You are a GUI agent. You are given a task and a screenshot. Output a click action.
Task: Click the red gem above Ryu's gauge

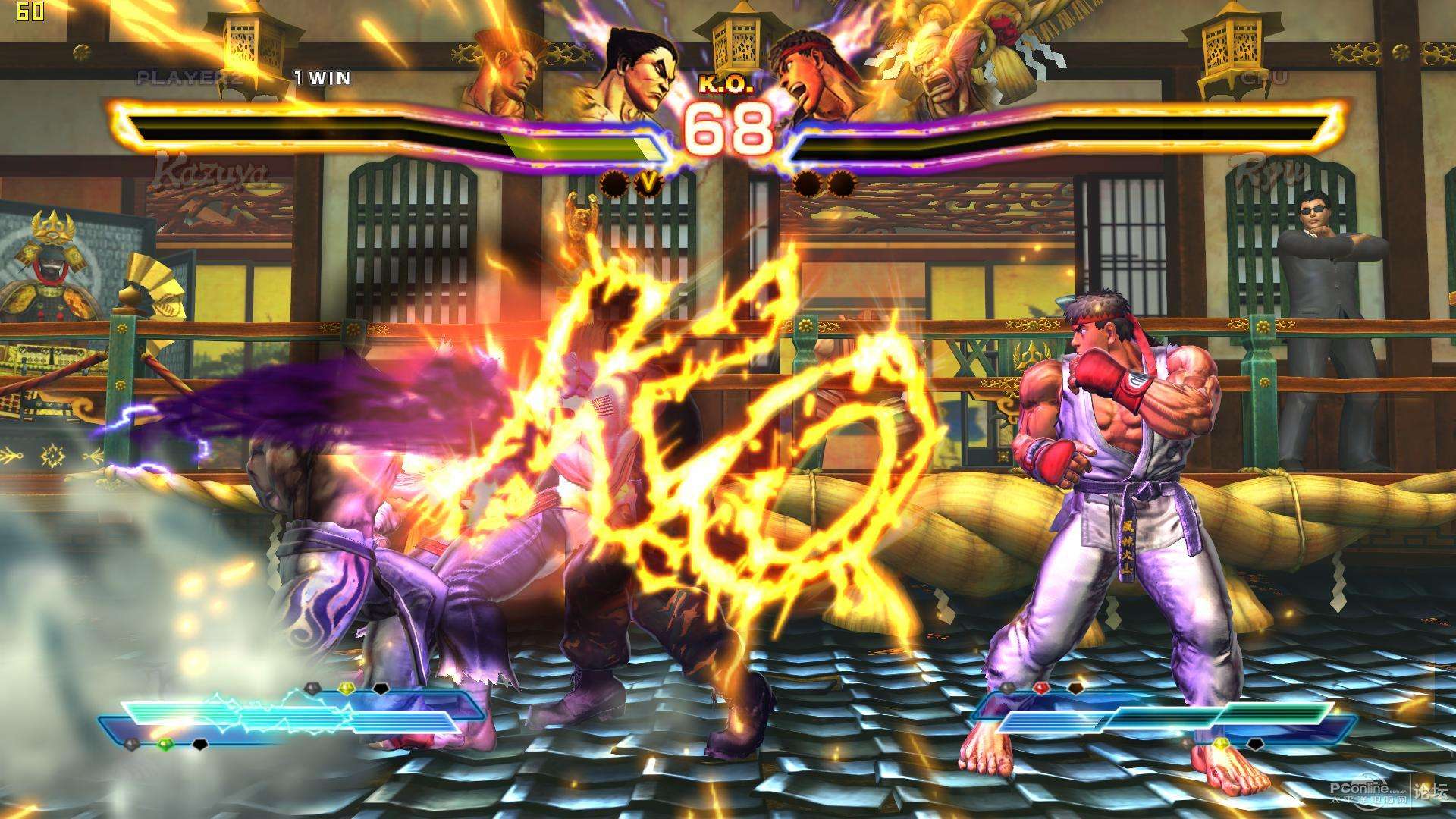1040,688
